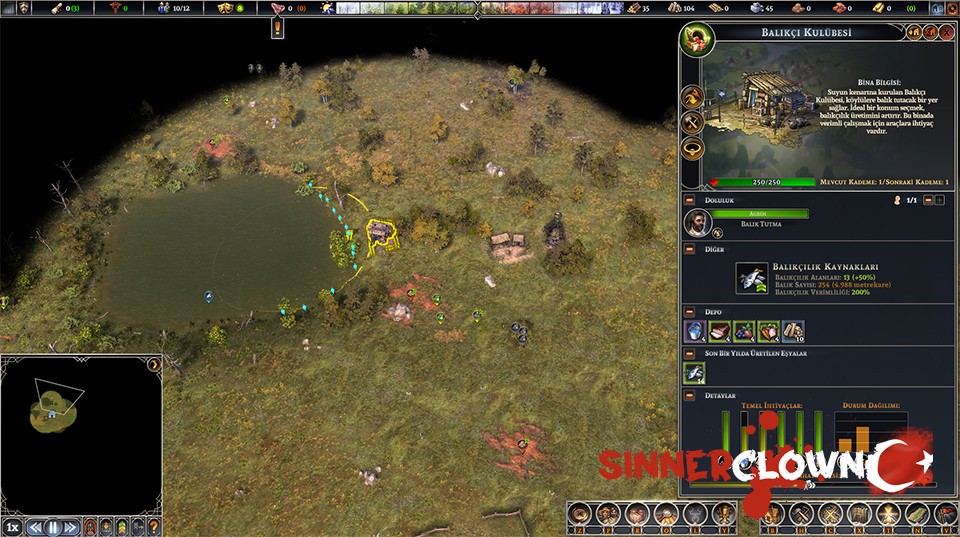Select the berries item in the depot

tap(743, 331)
